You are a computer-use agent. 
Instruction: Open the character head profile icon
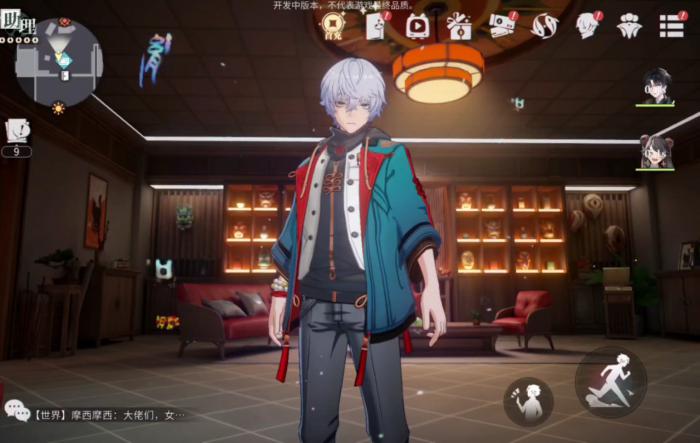pyautogui.click(x=587, y=26)
